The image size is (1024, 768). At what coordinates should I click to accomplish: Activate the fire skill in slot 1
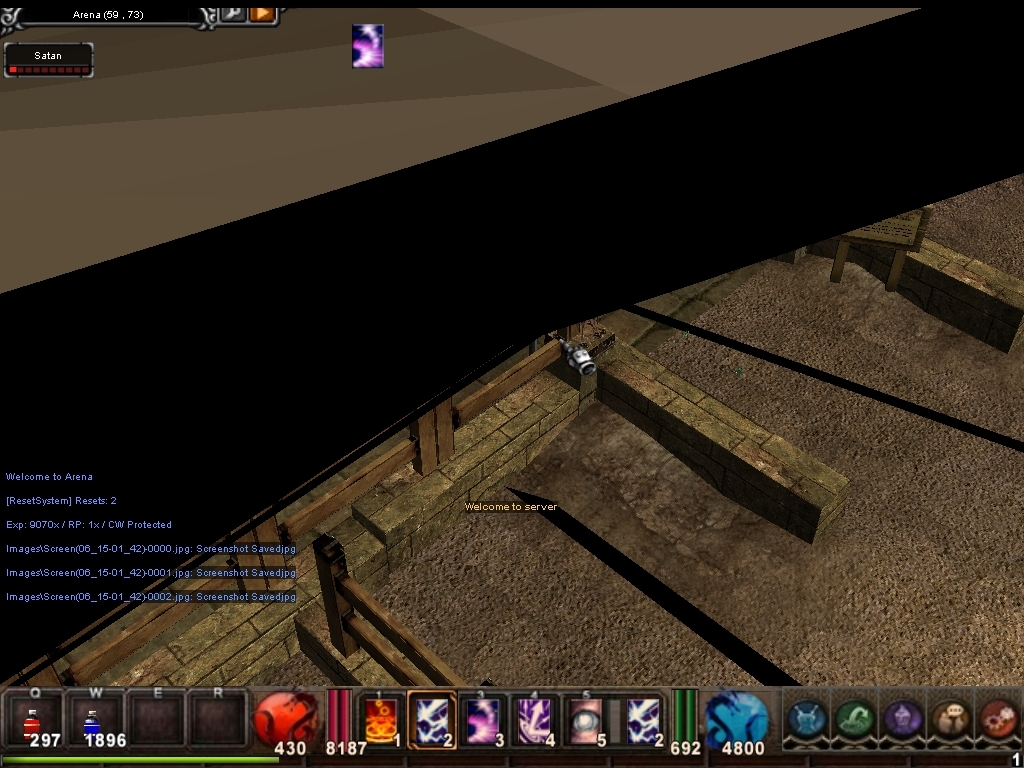click(x=382, y=720)
